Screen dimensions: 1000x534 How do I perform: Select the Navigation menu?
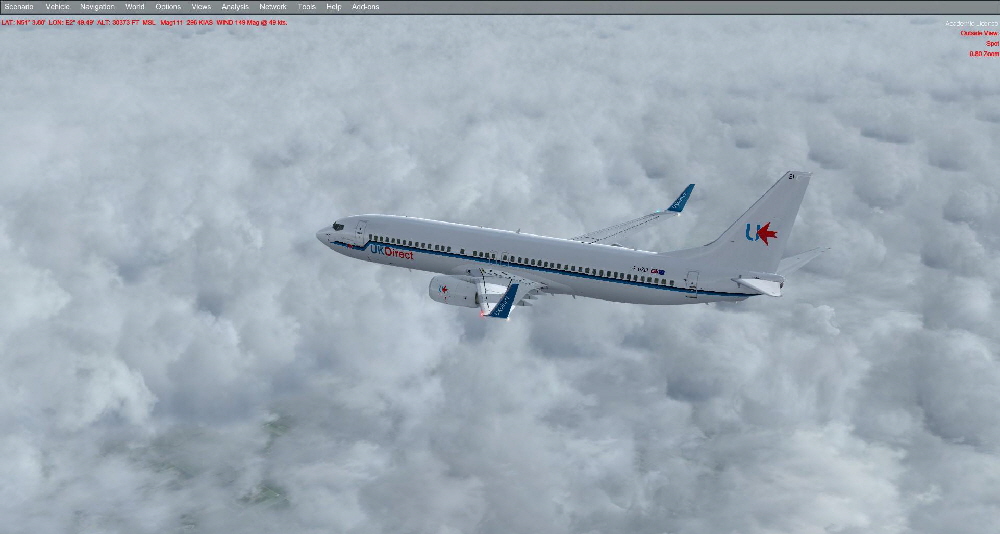(x=97, y=7)
